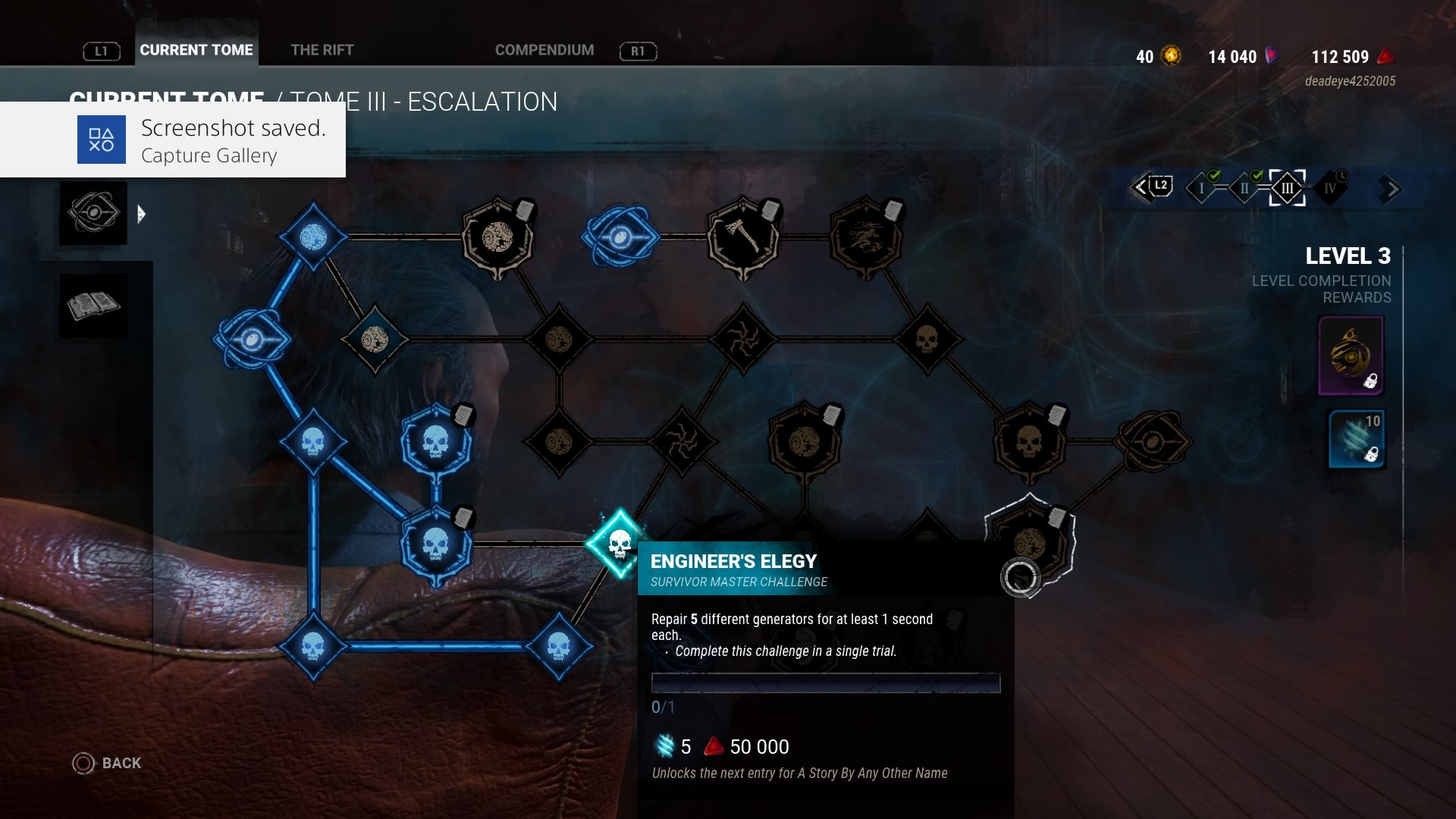
Task: Select the Current Tome tab
Action: click(x=196, y=50)
